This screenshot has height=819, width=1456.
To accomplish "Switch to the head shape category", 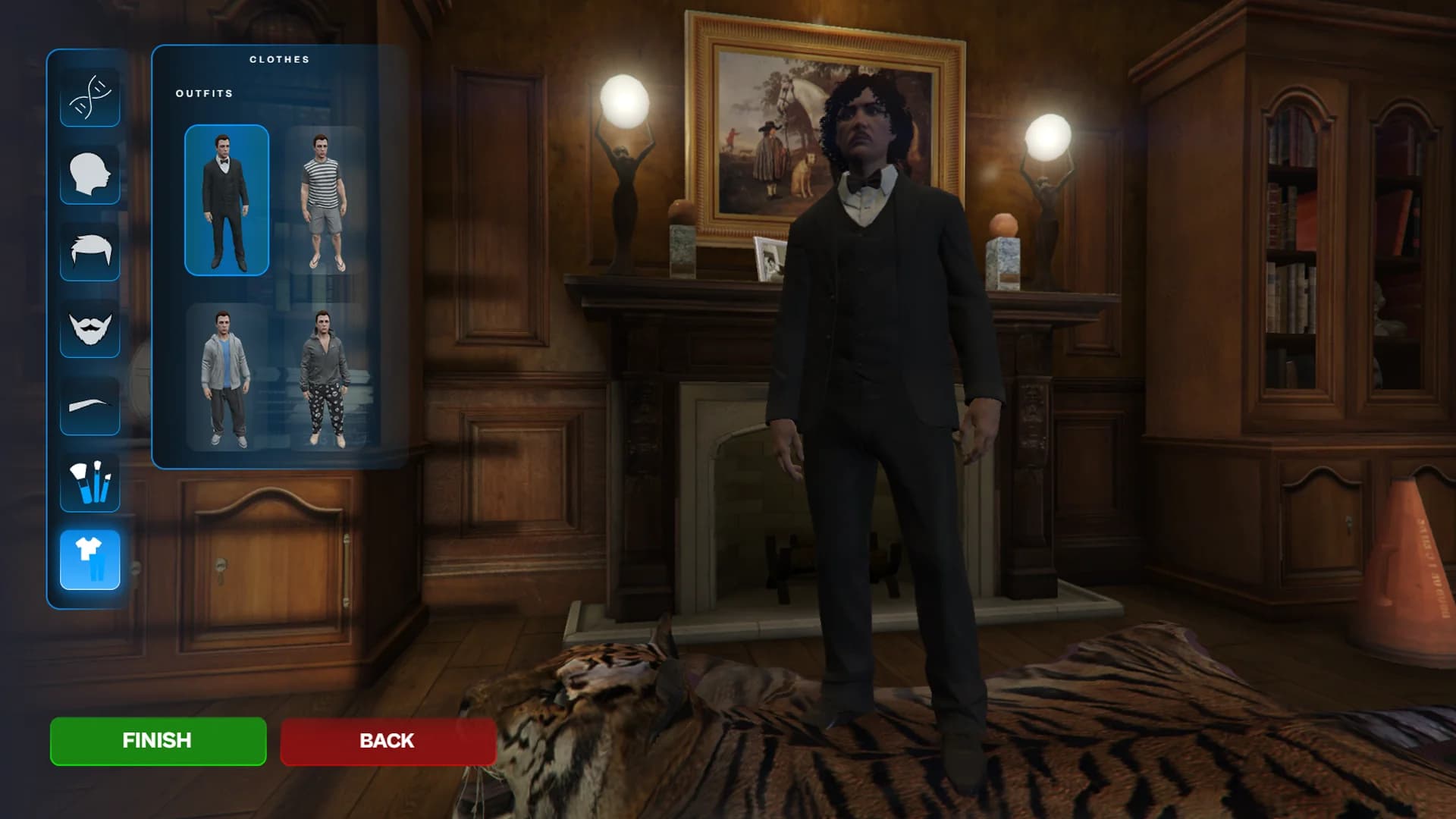I will [90, 174].
